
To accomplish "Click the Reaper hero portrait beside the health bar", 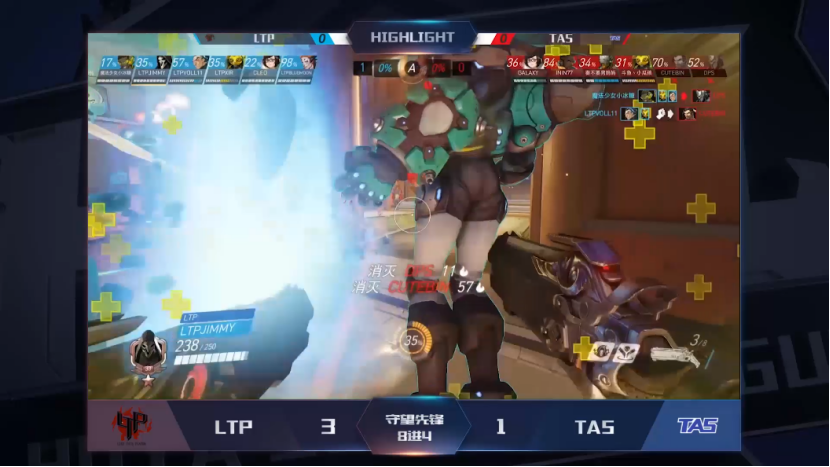I will pos(150,349).
